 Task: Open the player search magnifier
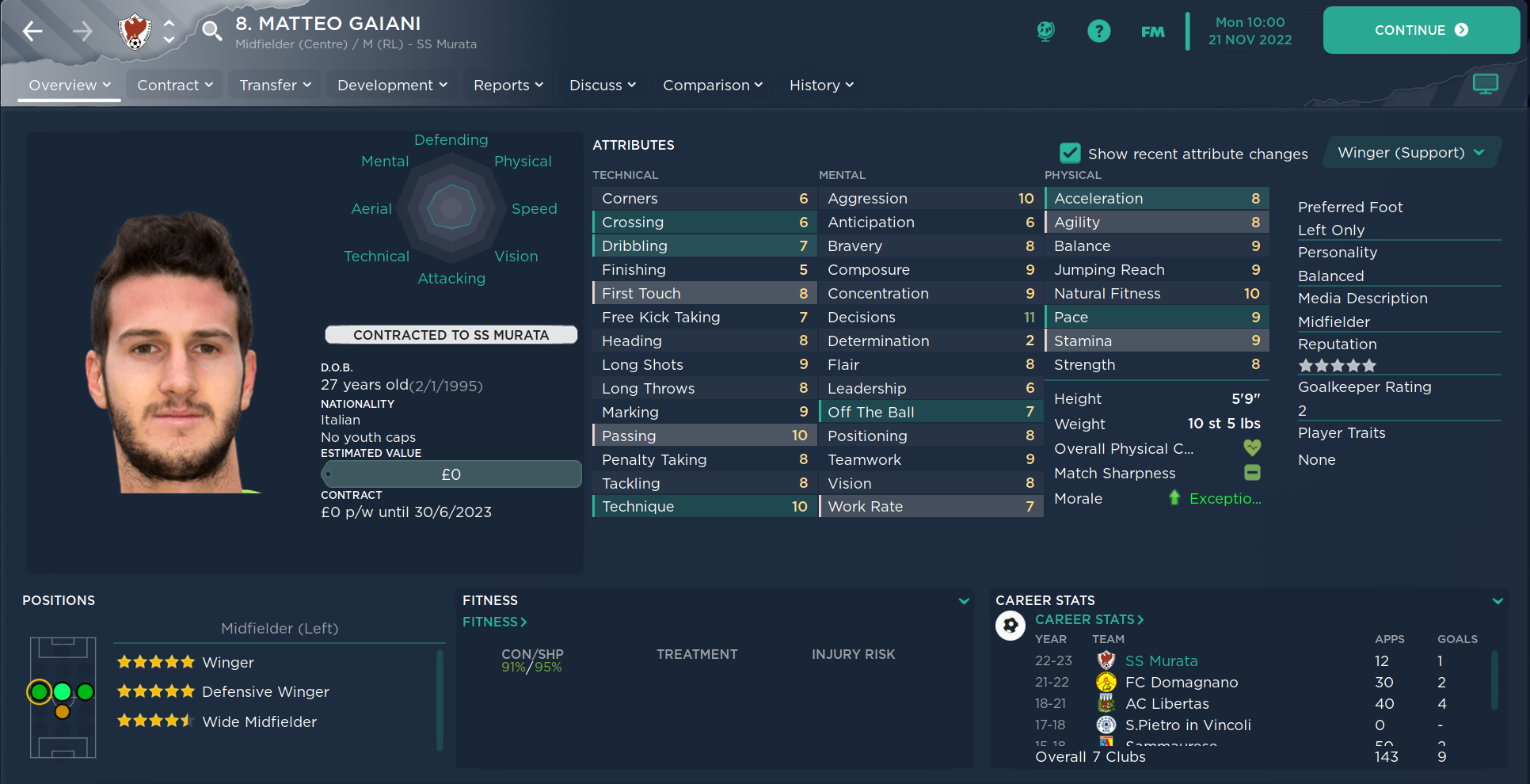click(210, 31)
